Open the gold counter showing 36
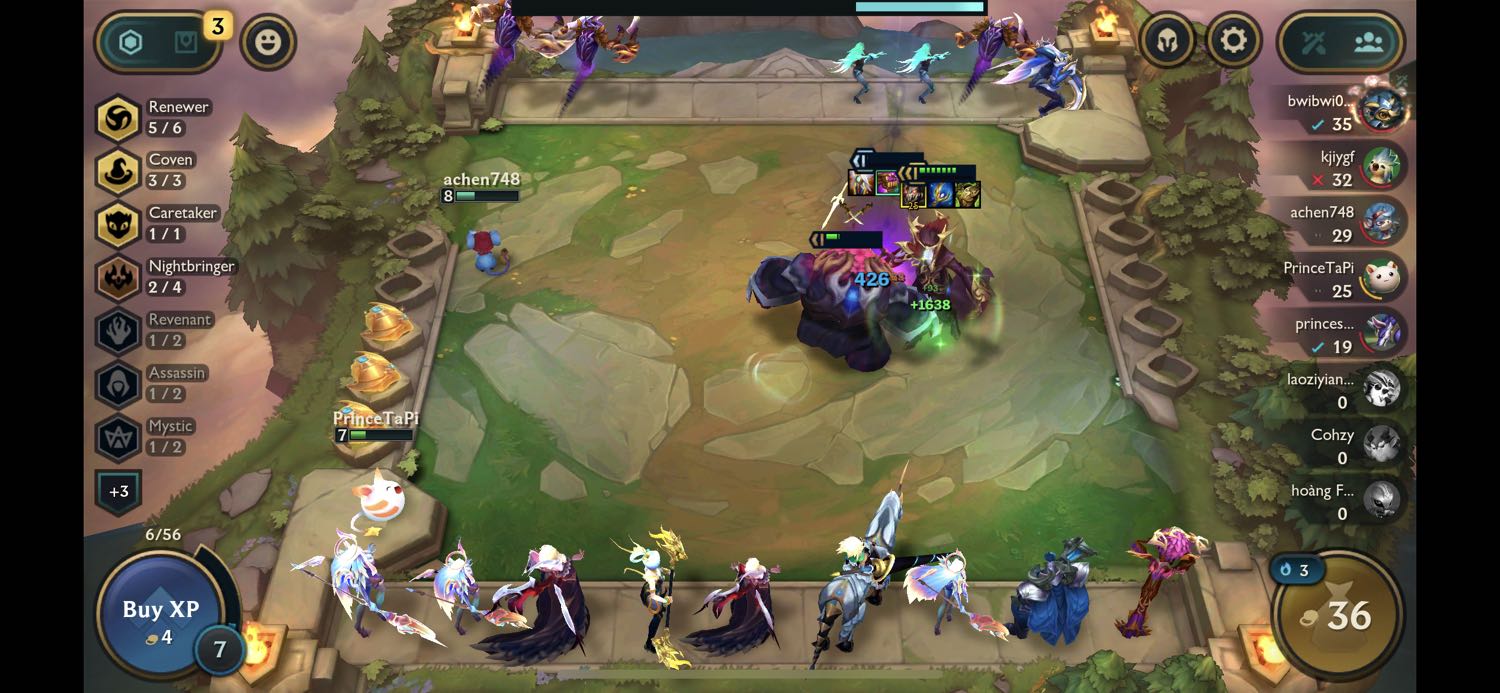This screenshot has width=1500, height=693. point(1338,615)
